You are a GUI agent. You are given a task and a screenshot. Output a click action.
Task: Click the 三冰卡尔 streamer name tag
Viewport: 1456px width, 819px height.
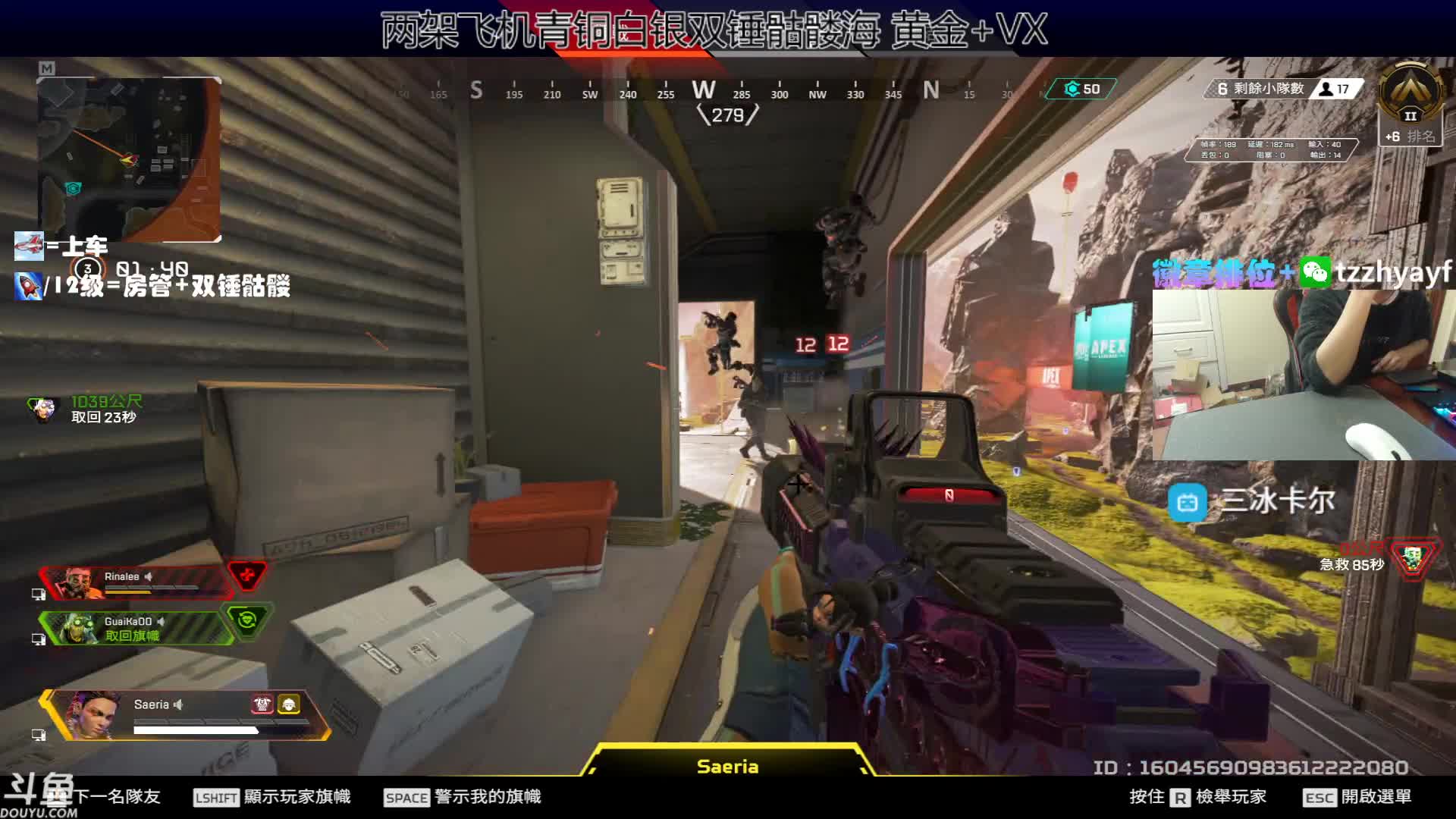(x=1251, y=501)
